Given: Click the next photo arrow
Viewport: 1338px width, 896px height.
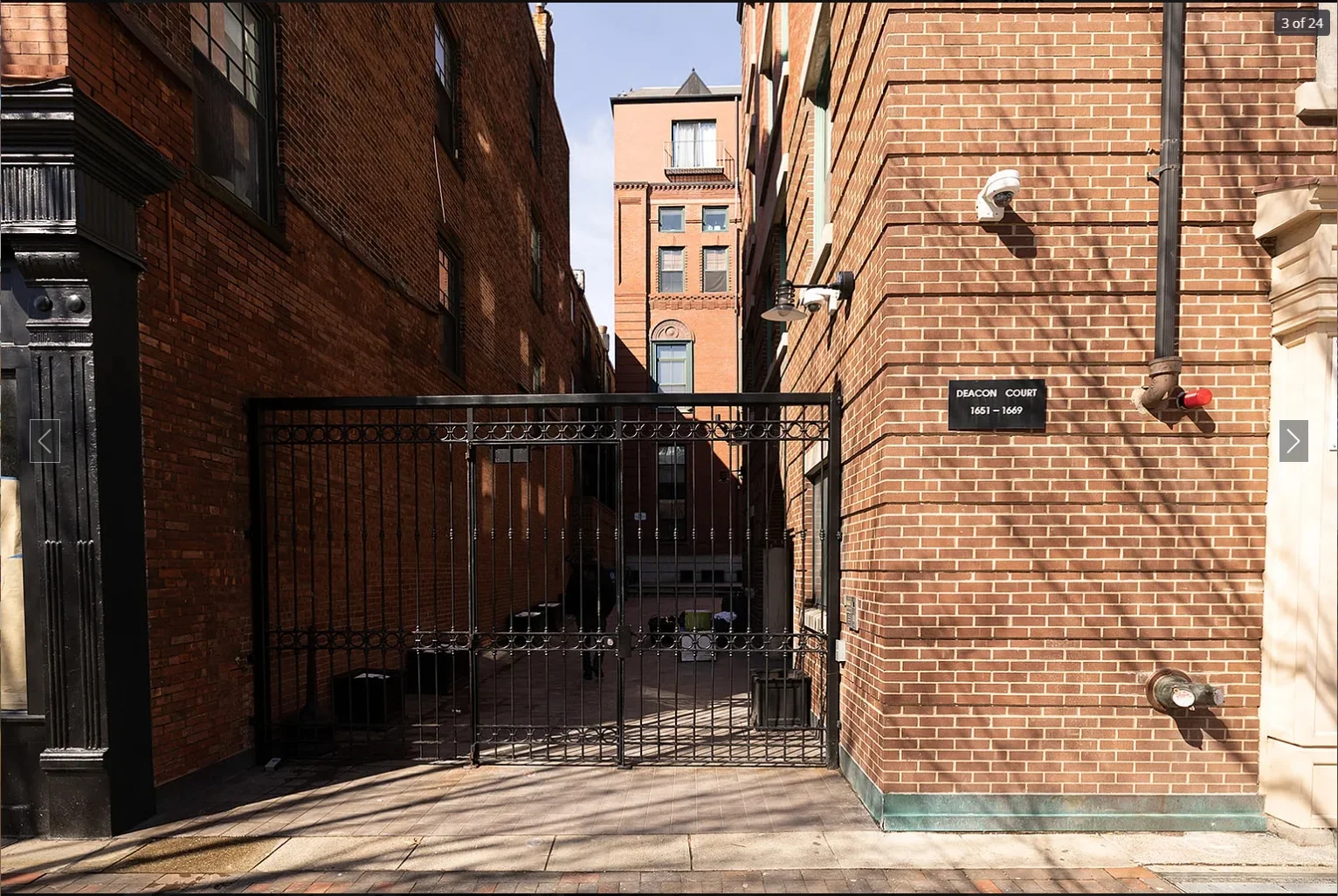Looking at the screenshot, I should pos(1293,441).
